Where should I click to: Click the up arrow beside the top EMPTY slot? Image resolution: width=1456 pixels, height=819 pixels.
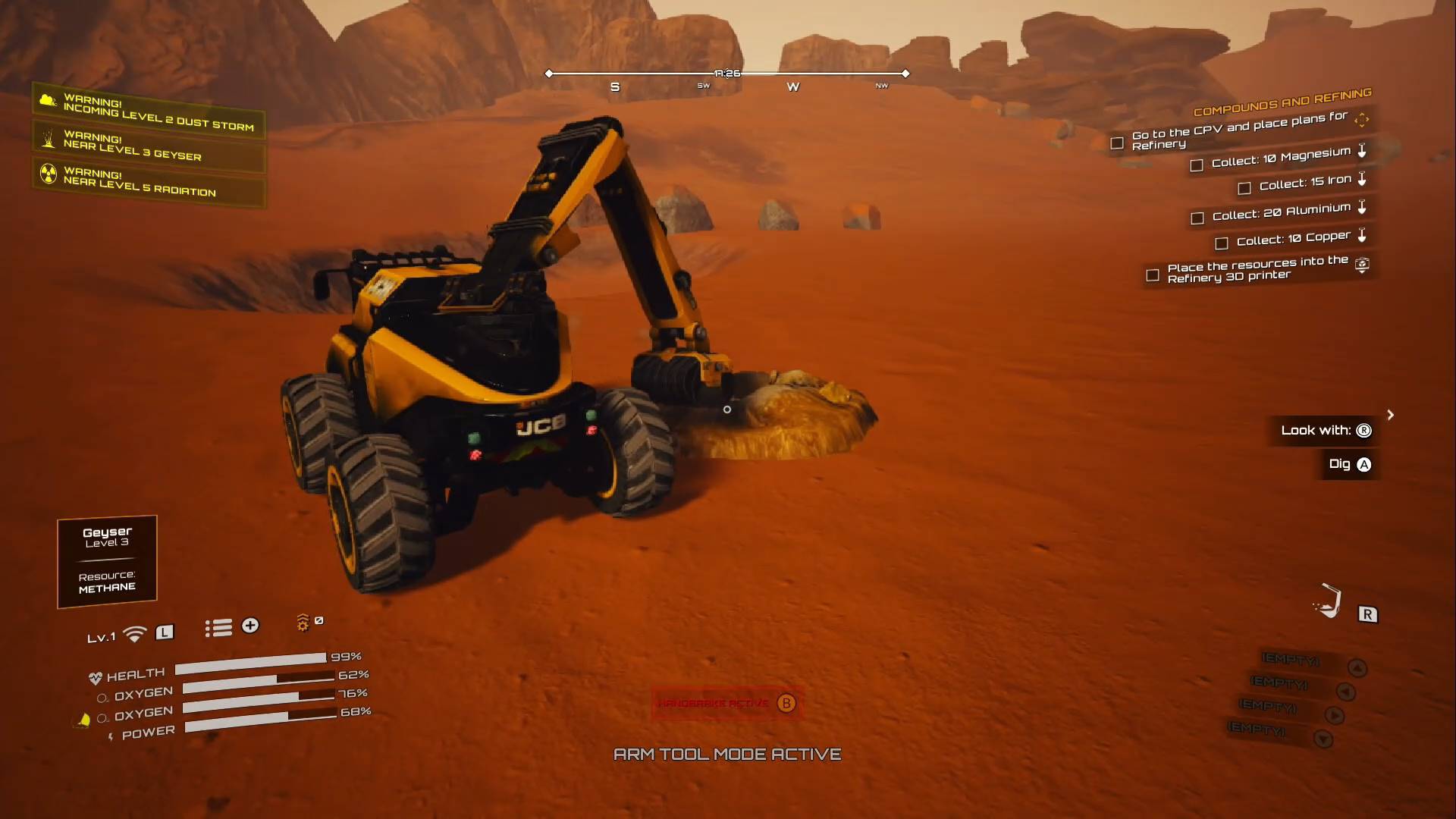[1357, 667]
